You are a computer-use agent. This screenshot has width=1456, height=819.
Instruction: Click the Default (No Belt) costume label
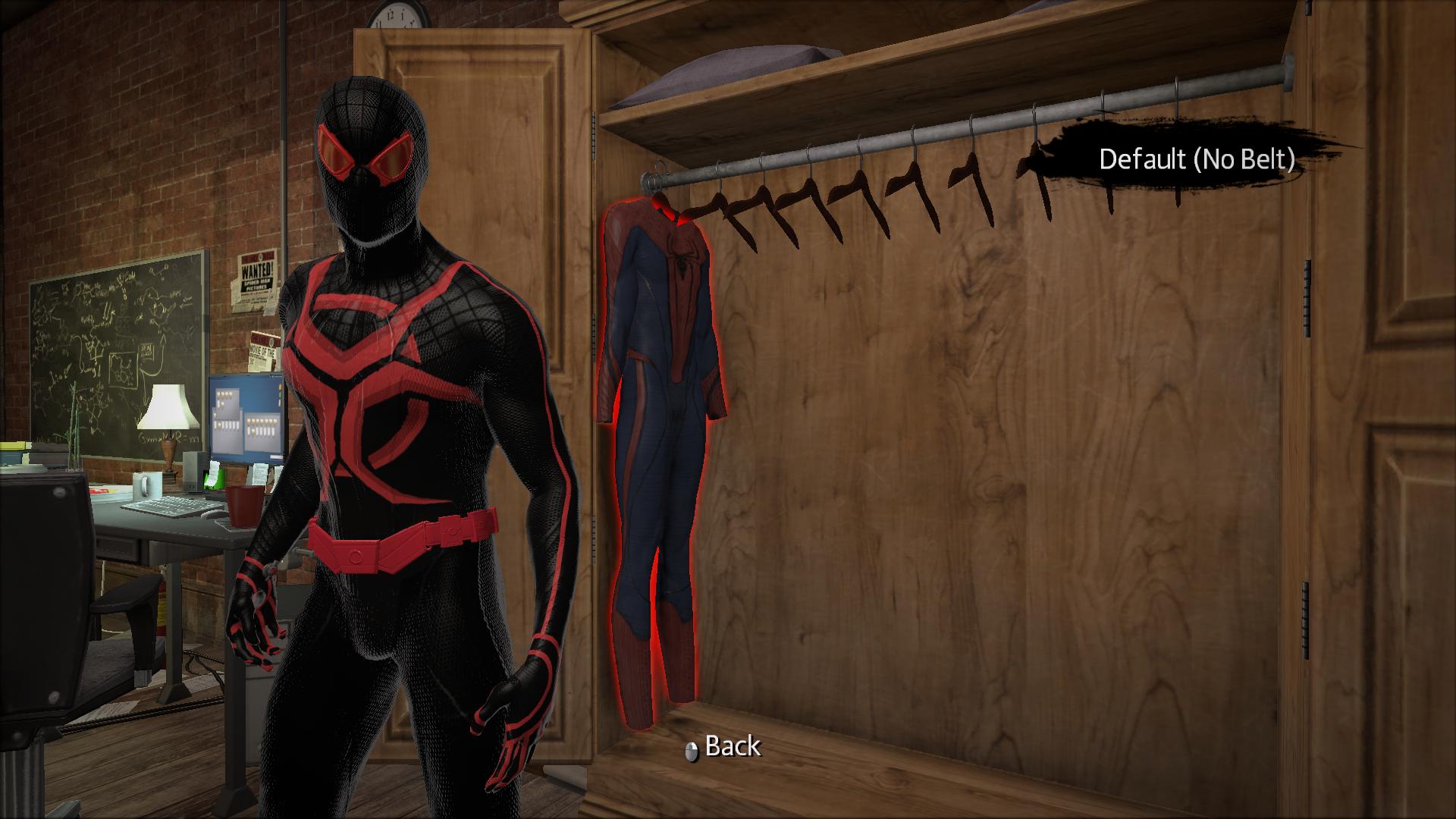(x=1198, y=158)
